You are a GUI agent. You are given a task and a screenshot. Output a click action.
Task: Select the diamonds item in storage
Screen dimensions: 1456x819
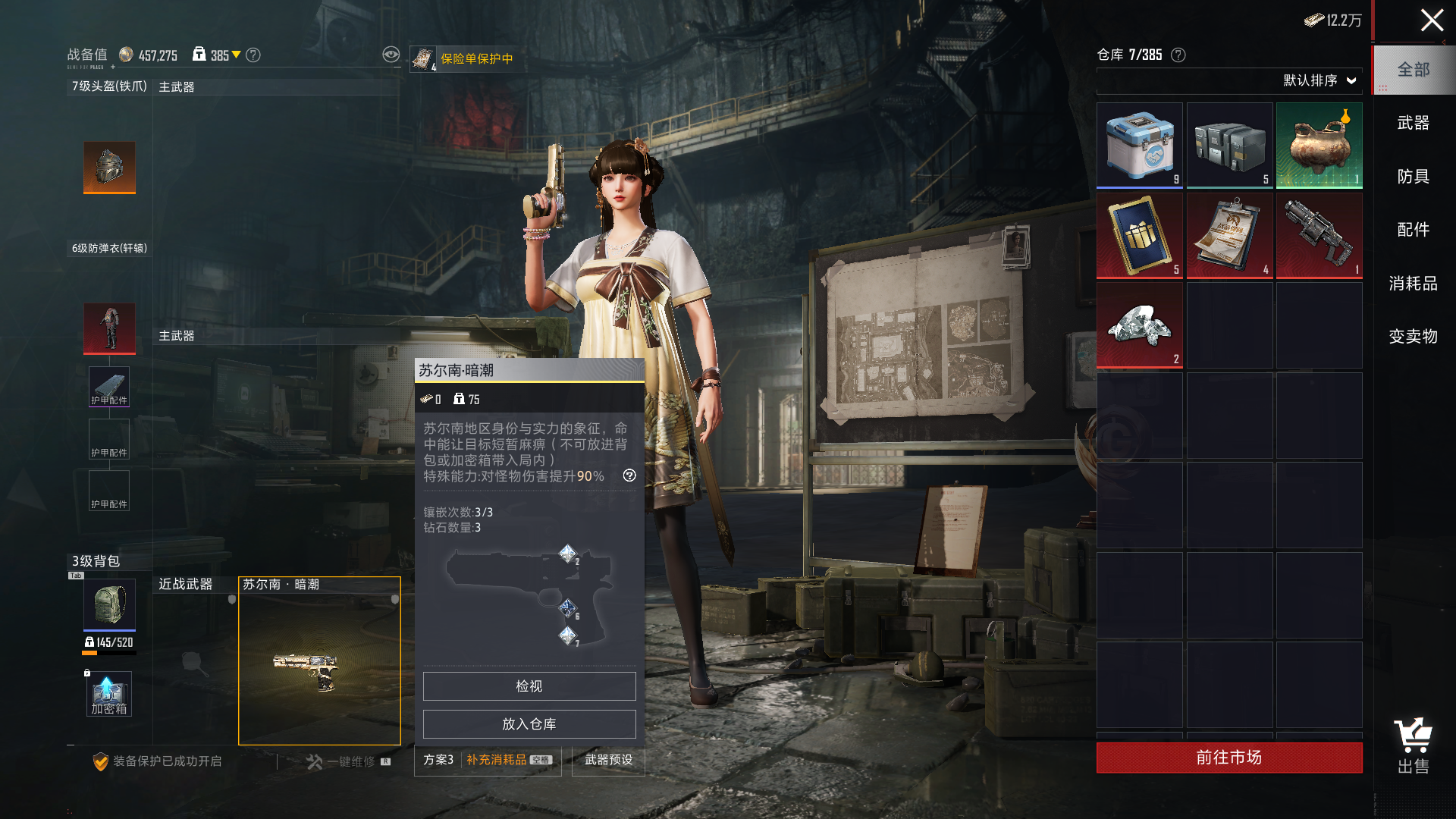[x=1139, y=325]
